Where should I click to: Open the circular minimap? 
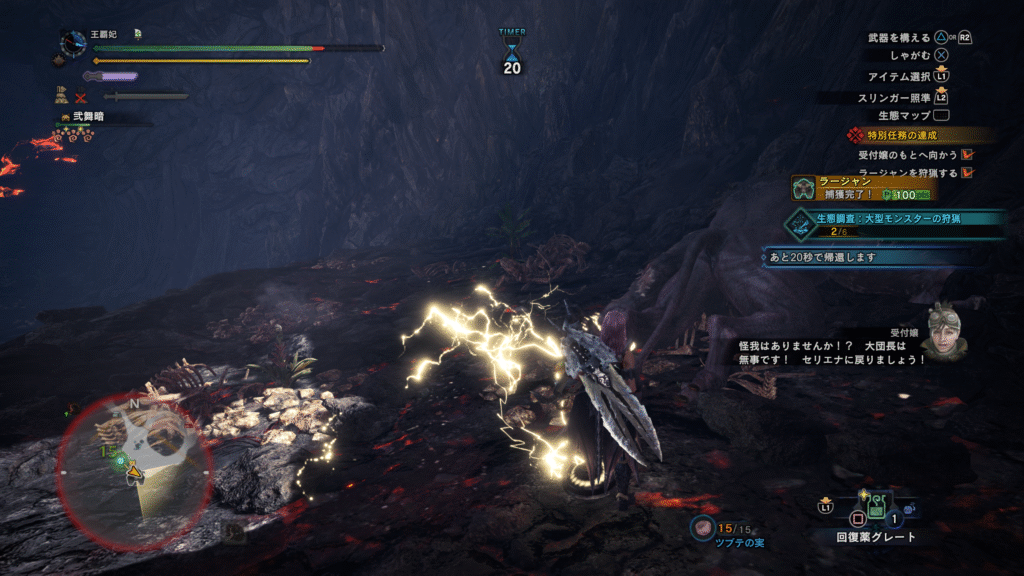[x=134, y=468]
